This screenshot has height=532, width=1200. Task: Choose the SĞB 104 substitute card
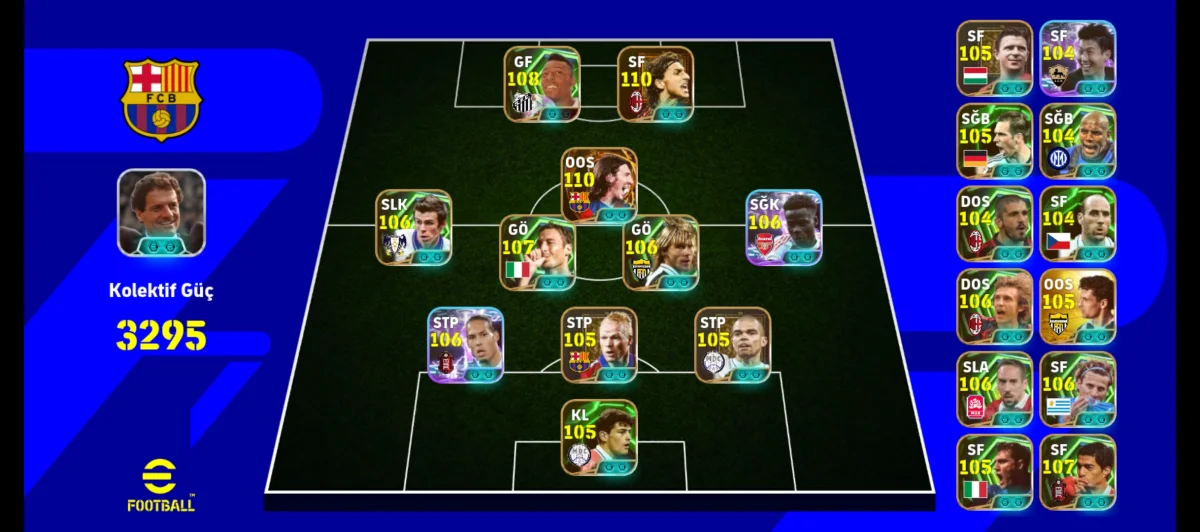click(x=1077, y=141)
